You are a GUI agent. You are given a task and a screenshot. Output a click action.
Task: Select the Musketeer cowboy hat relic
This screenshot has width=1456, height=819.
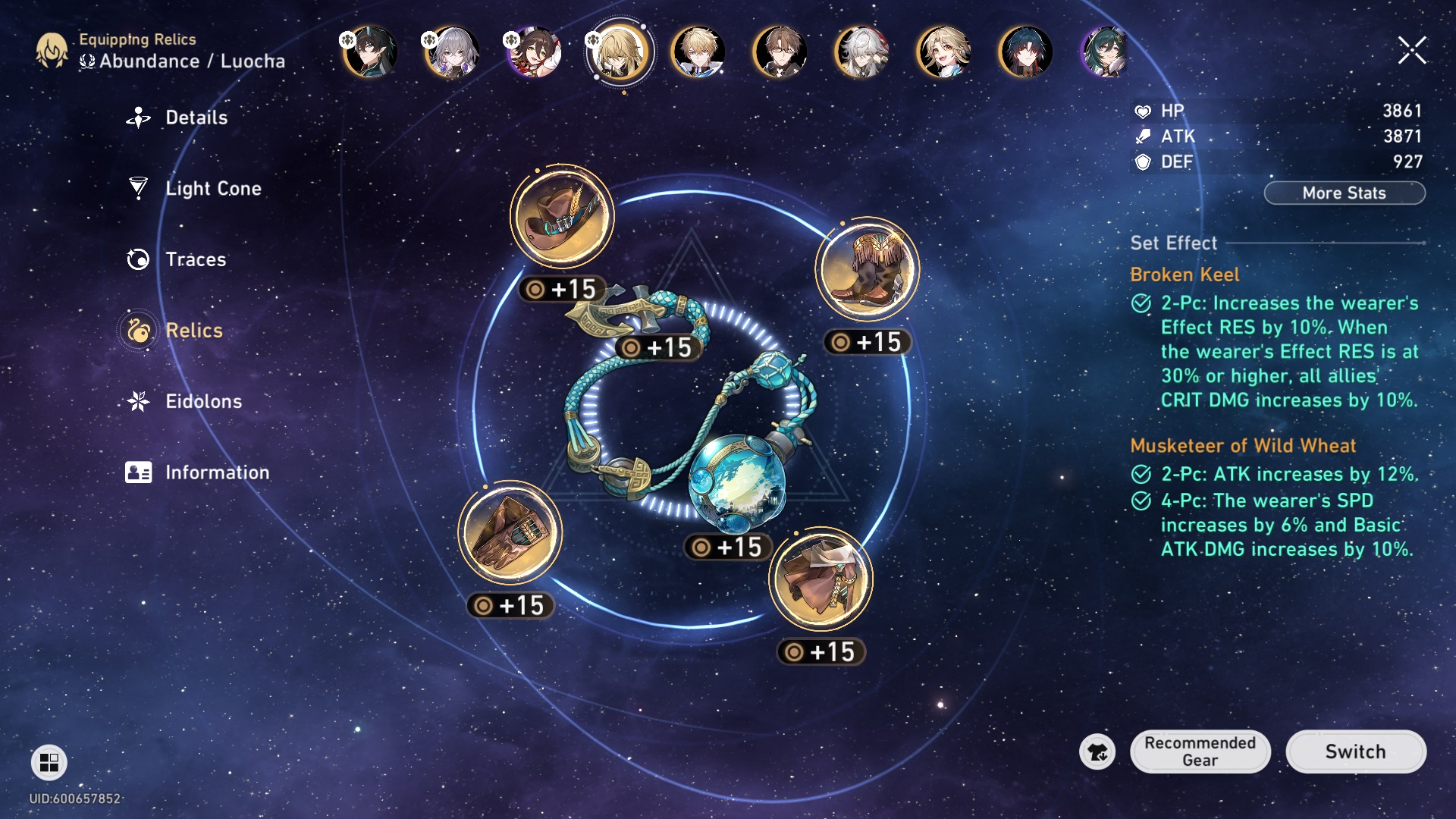pos(562,216)
